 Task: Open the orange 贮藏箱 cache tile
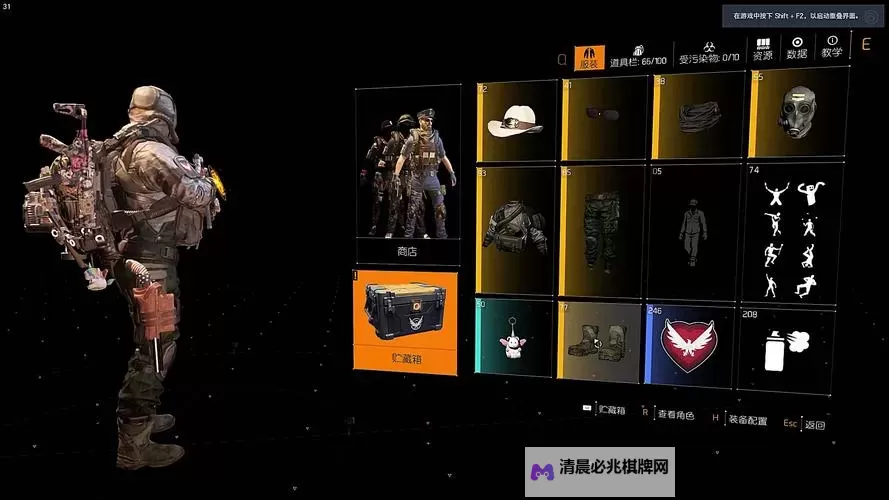[406, 322]
